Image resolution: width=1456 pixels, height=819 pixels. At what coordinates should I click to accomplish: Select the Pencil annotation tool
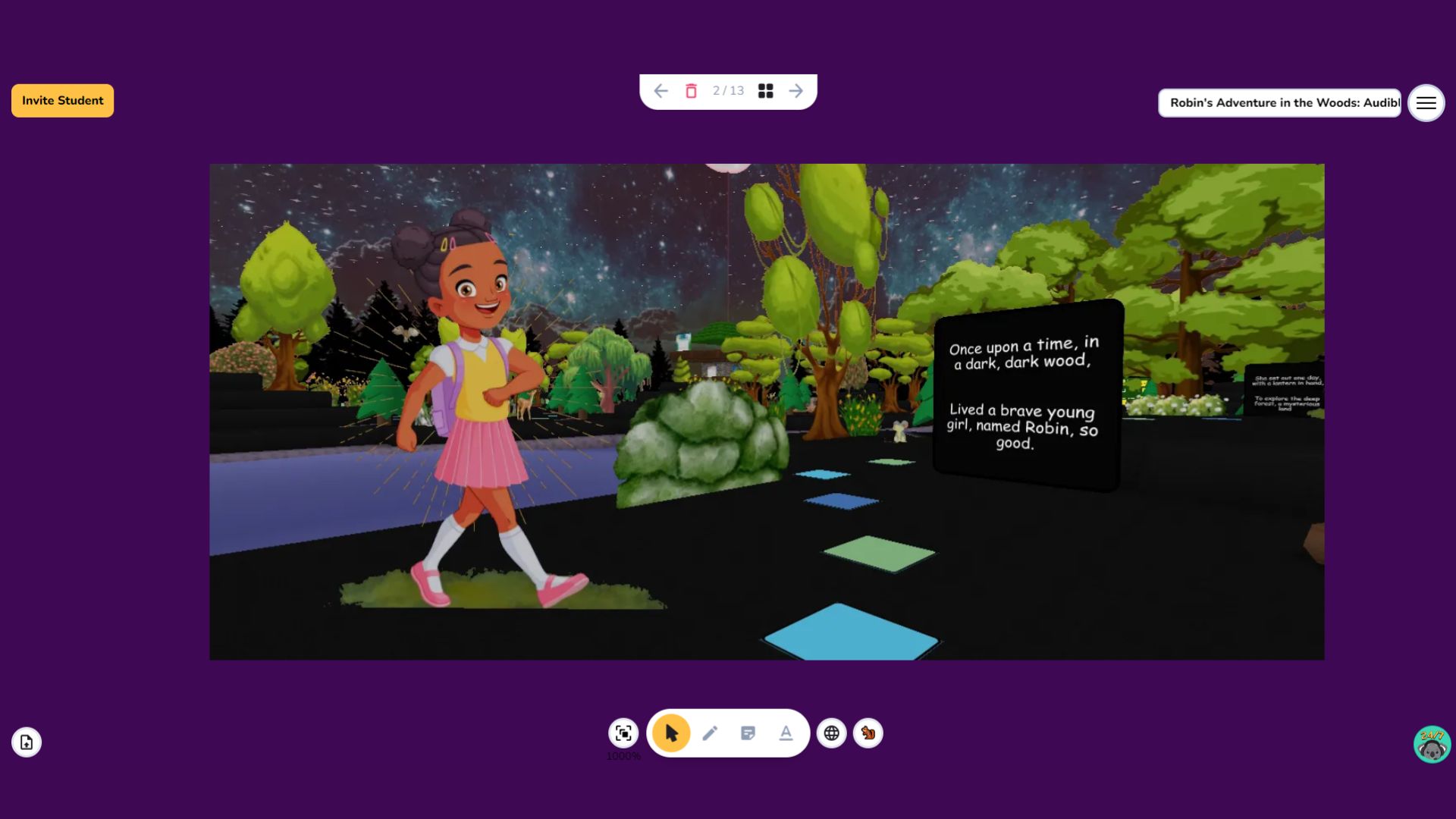point(710,733)
